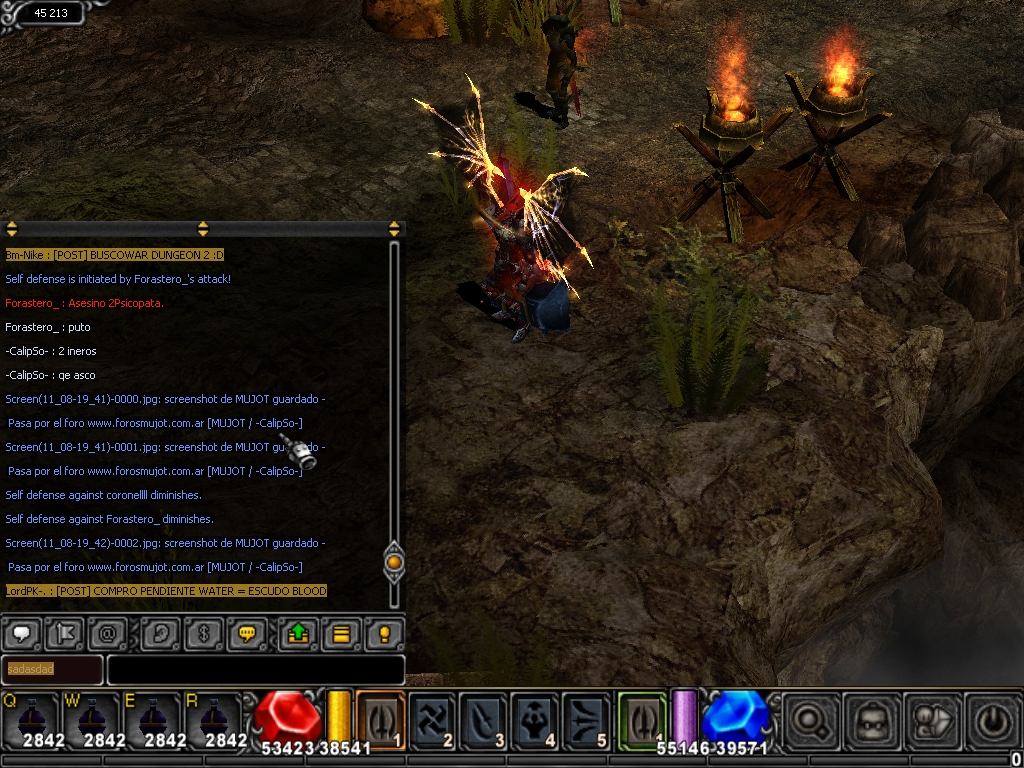This screenshot has width=1024, height=768.
Task: Click the power icon system menu button
Action: point(988,719)
